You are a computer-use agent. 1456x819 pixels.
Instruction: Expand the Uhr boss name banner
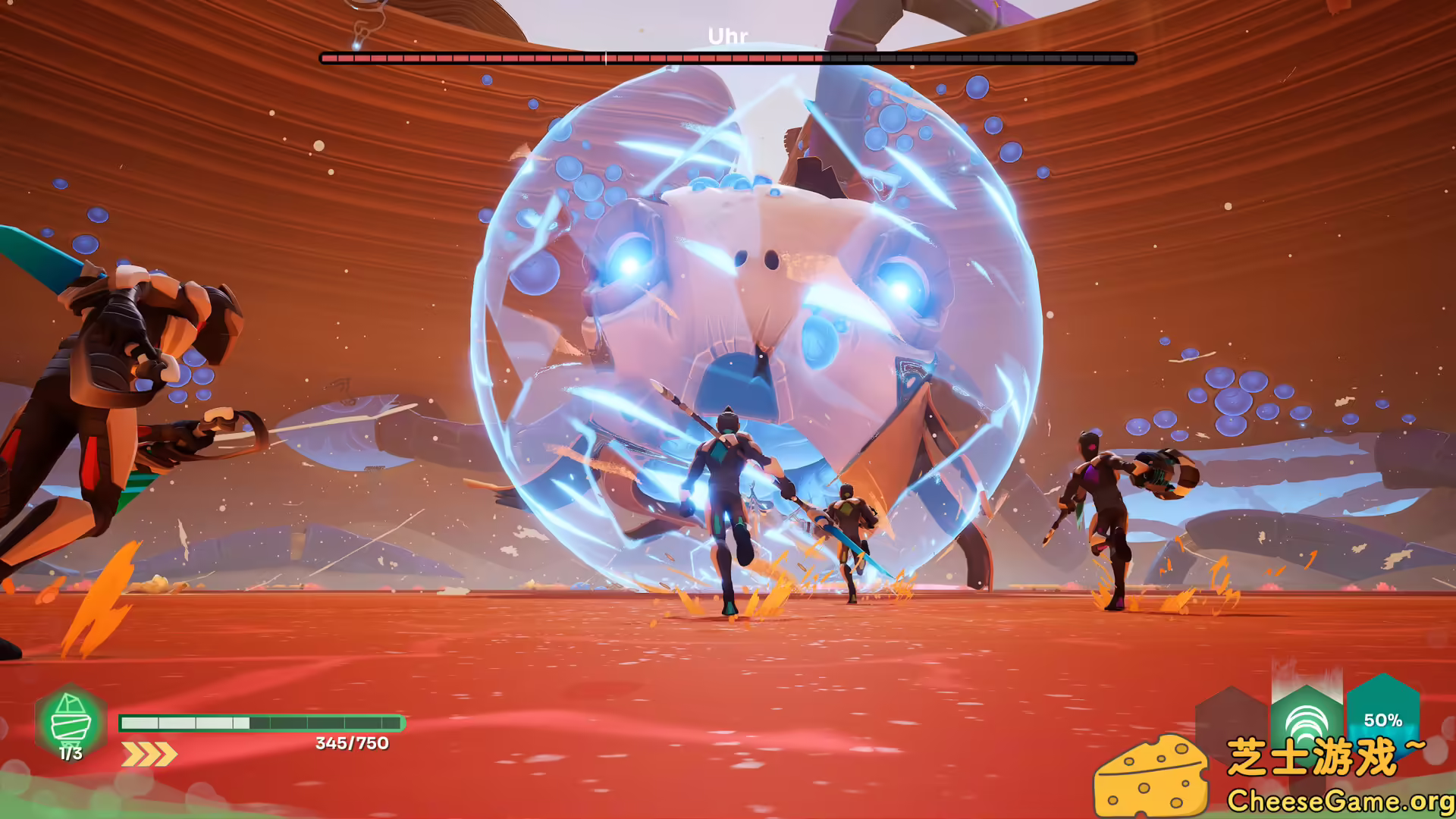click(x=726, y=34)
